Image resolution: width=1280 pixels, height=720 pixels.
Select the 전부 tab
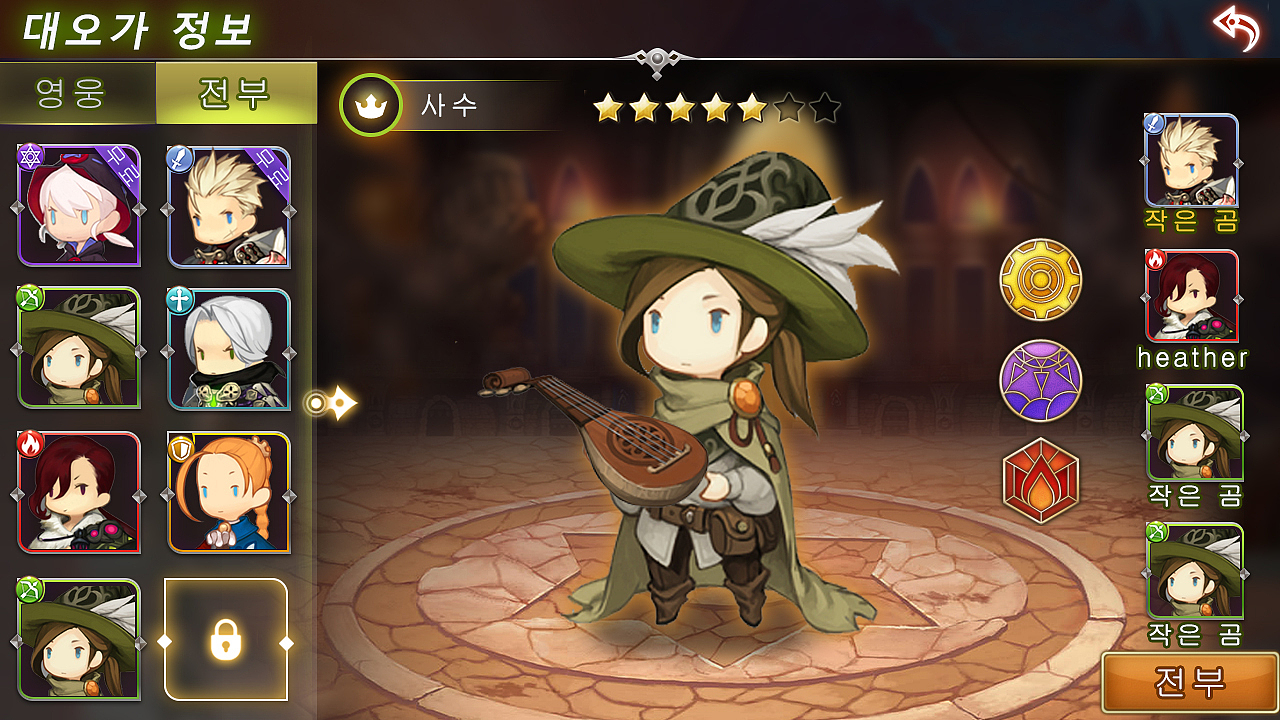(236, 93)
